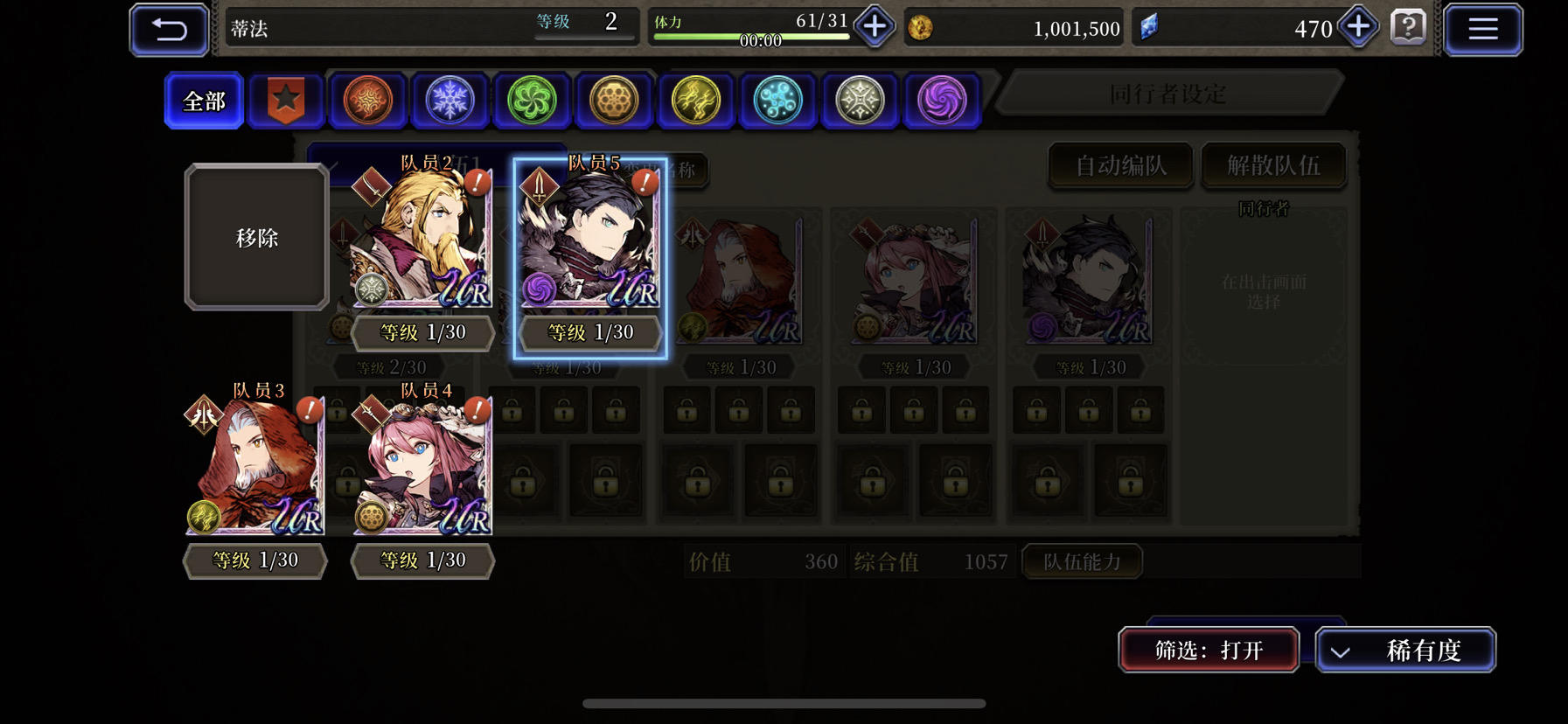Image resolution: width=1568 pixels, height=724 pixels.
Task: Select the wind element filter icon
Action: 532,100
